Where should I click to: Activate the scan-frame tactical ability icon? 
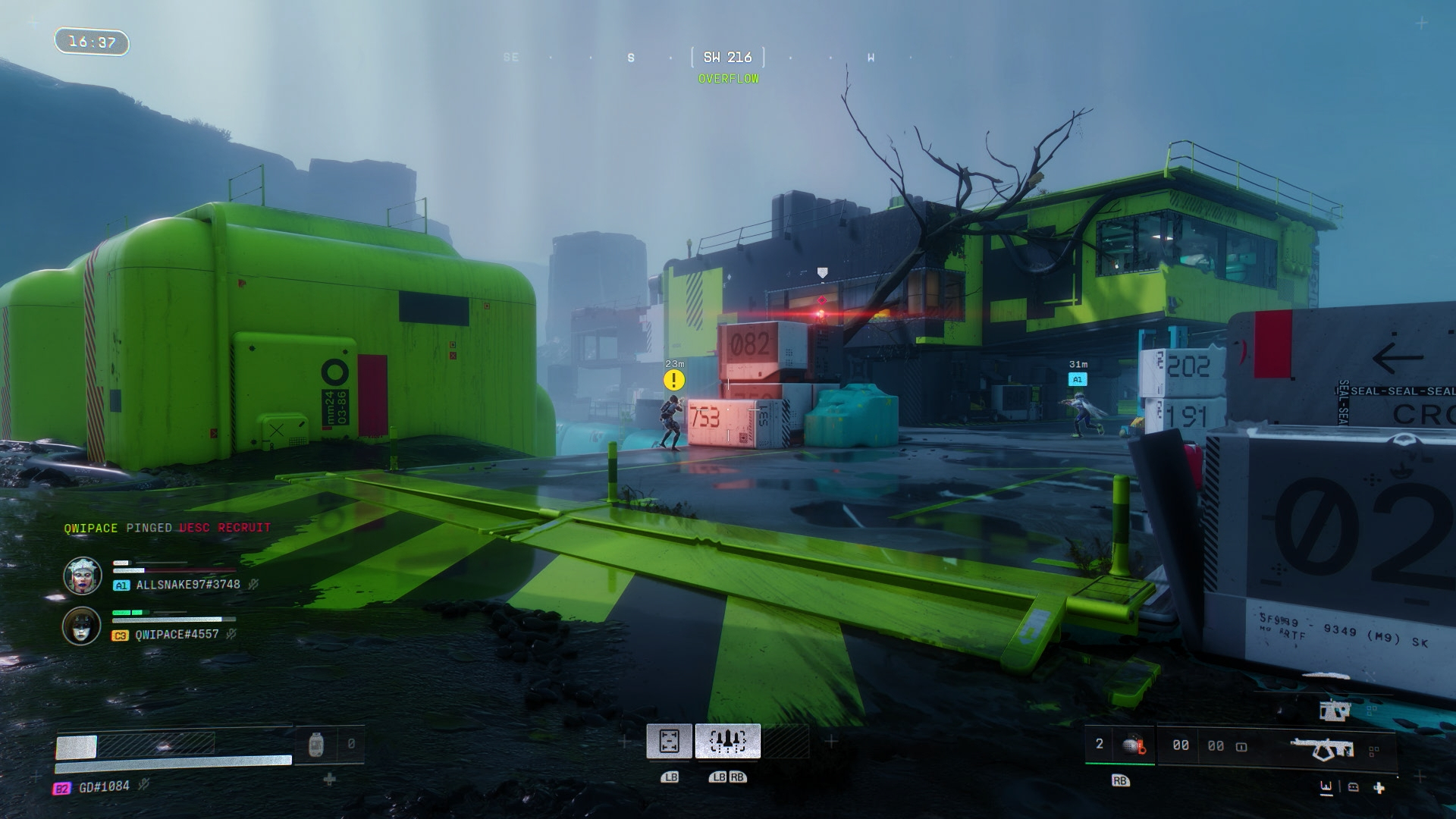(x=669, y=741)
